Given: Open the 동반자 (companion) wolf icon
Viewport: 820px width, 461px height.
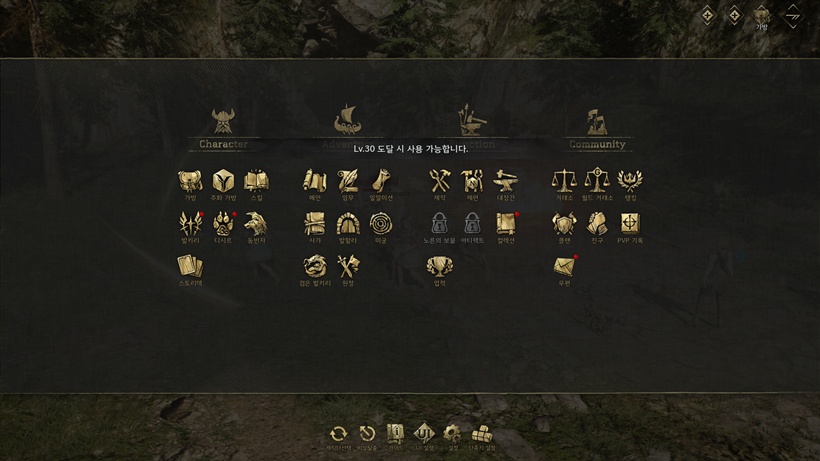Looking at the screenshot, I should (x=256, y=224).
